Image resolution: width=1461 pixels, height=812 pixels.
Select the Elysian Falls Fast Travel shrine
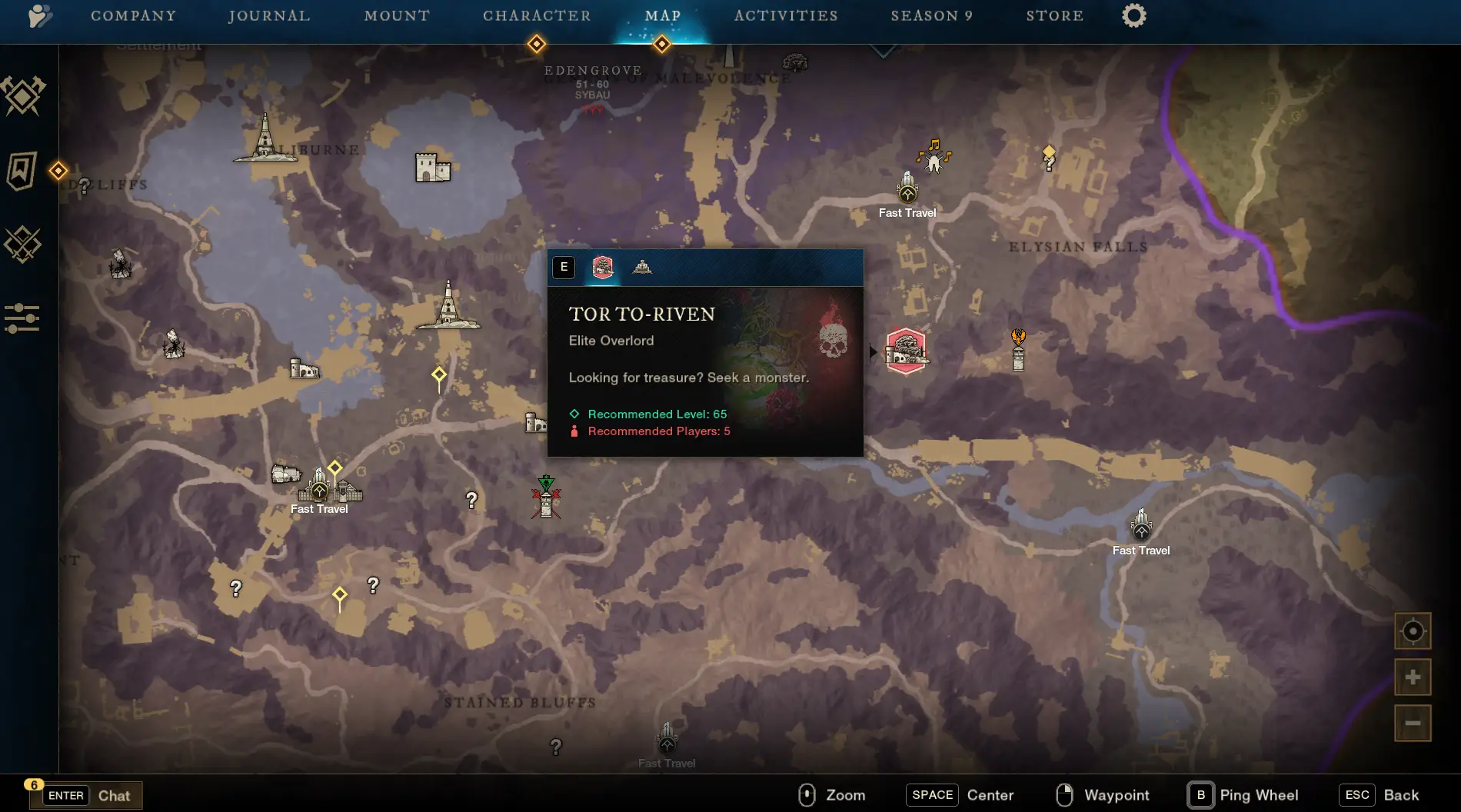point(907,189)
